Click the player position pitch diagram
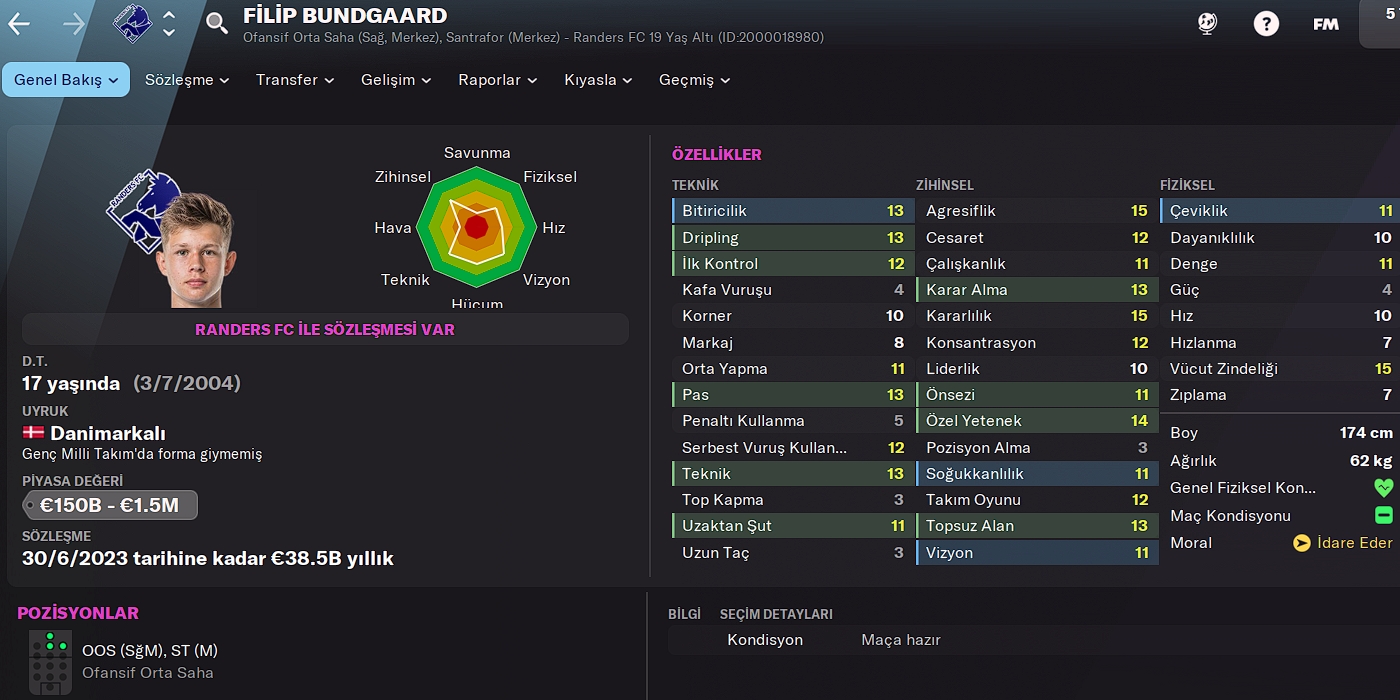This screenshot has width=1400, height=700. [x=49, y=662]
